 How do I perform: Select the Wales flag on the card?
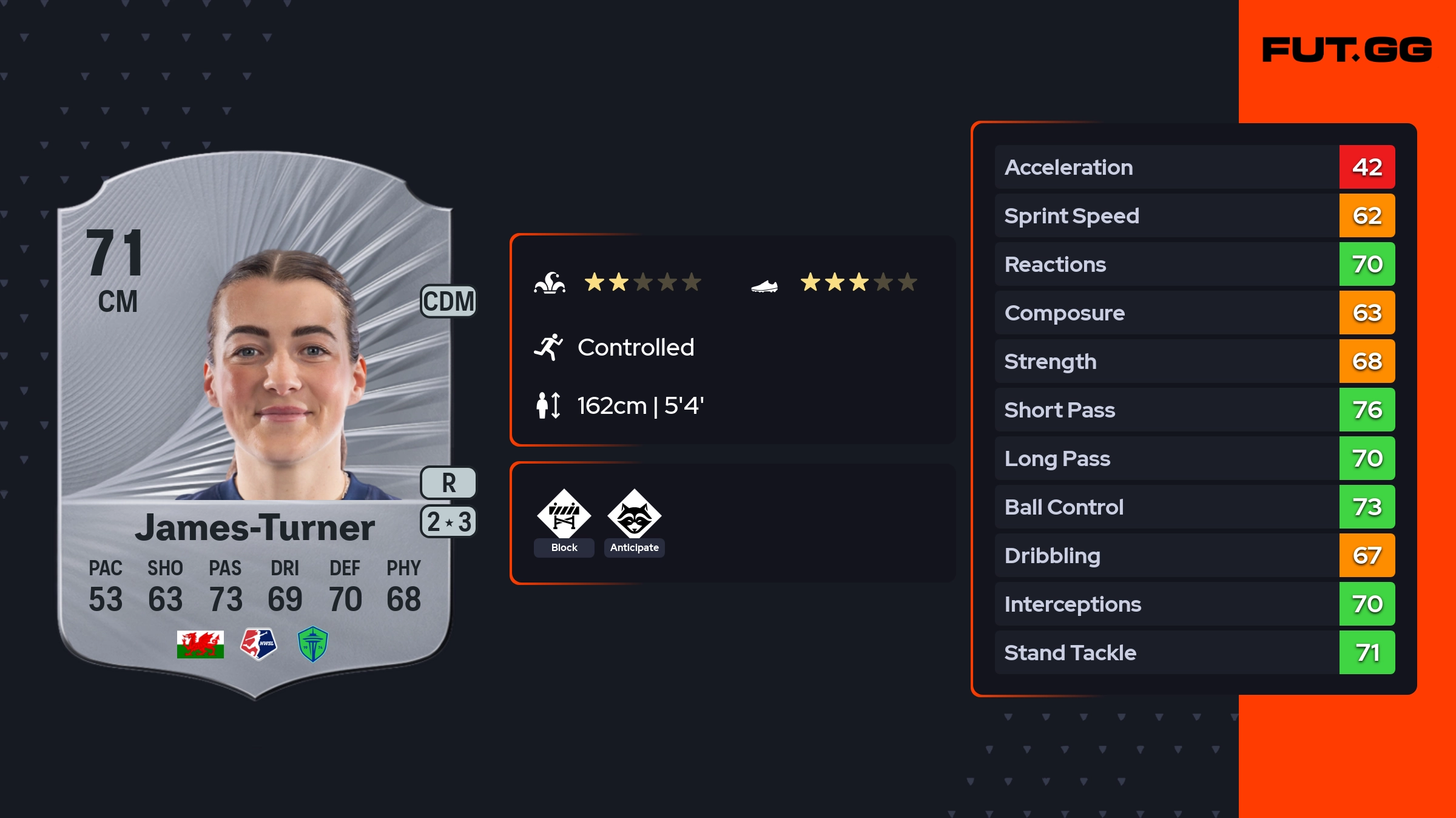[200, 644]
